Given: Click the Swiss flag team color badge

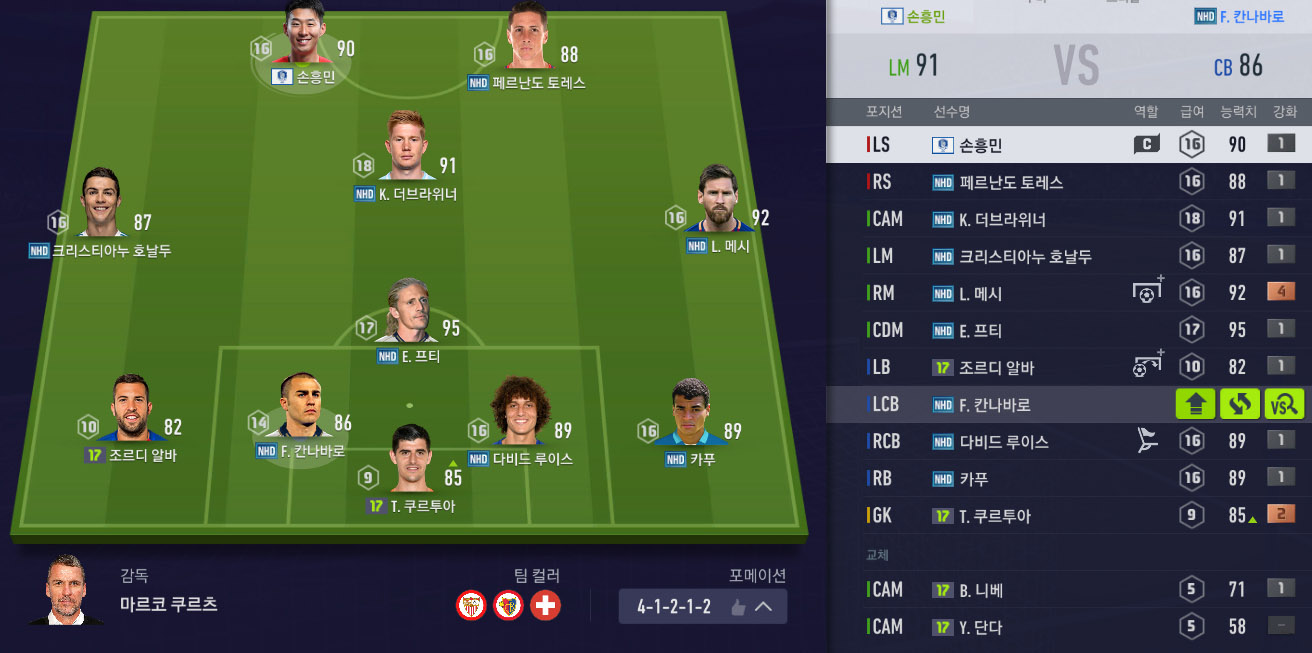Looking at the screenshot, I should [545, 605].
